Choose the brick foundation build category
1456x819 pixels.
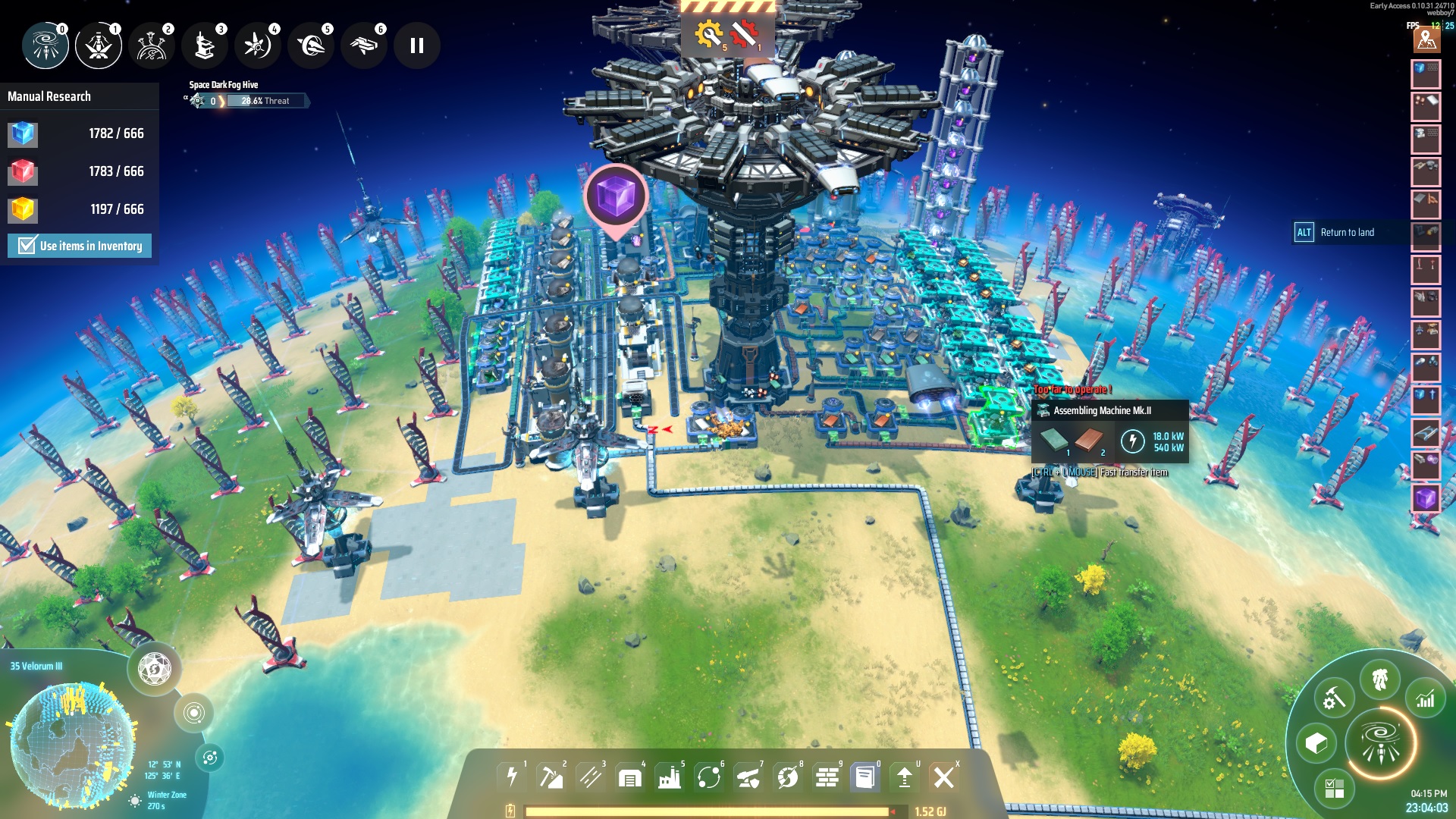[827, 777]
